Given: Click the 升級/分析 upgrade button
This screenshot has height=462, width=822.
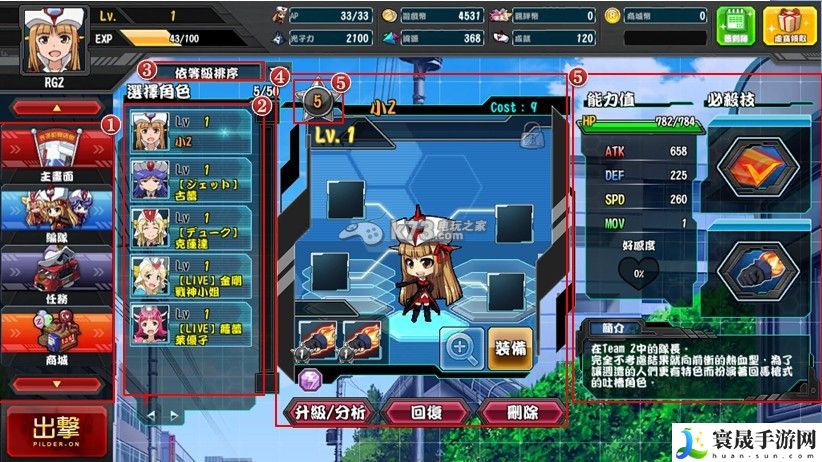Looking at the screenshot, I should (x=324, y=412).
